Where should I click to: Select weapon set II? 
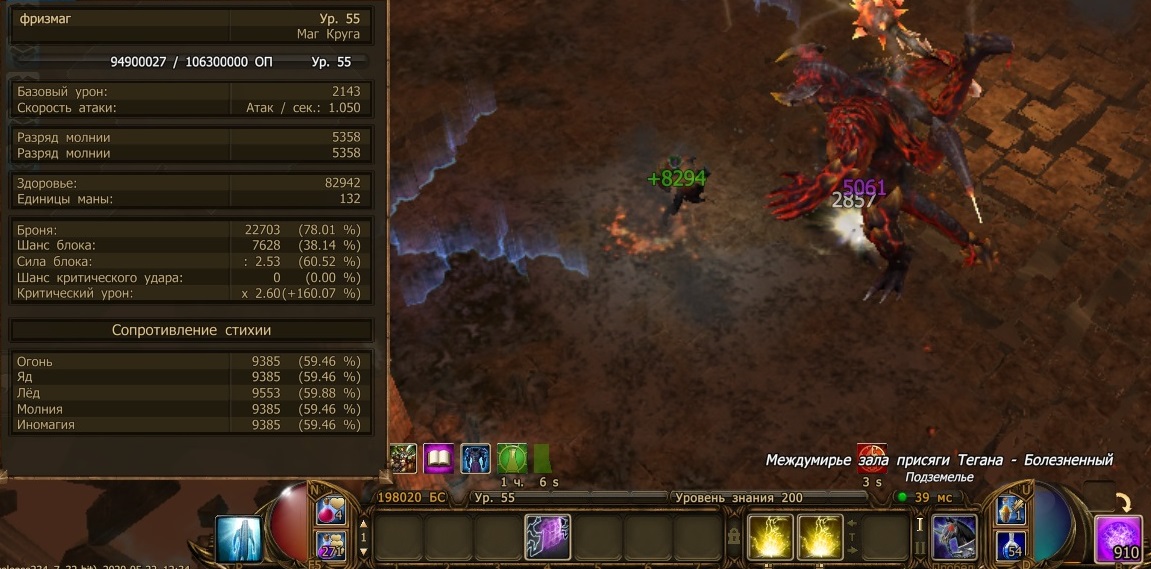point(919,548)
